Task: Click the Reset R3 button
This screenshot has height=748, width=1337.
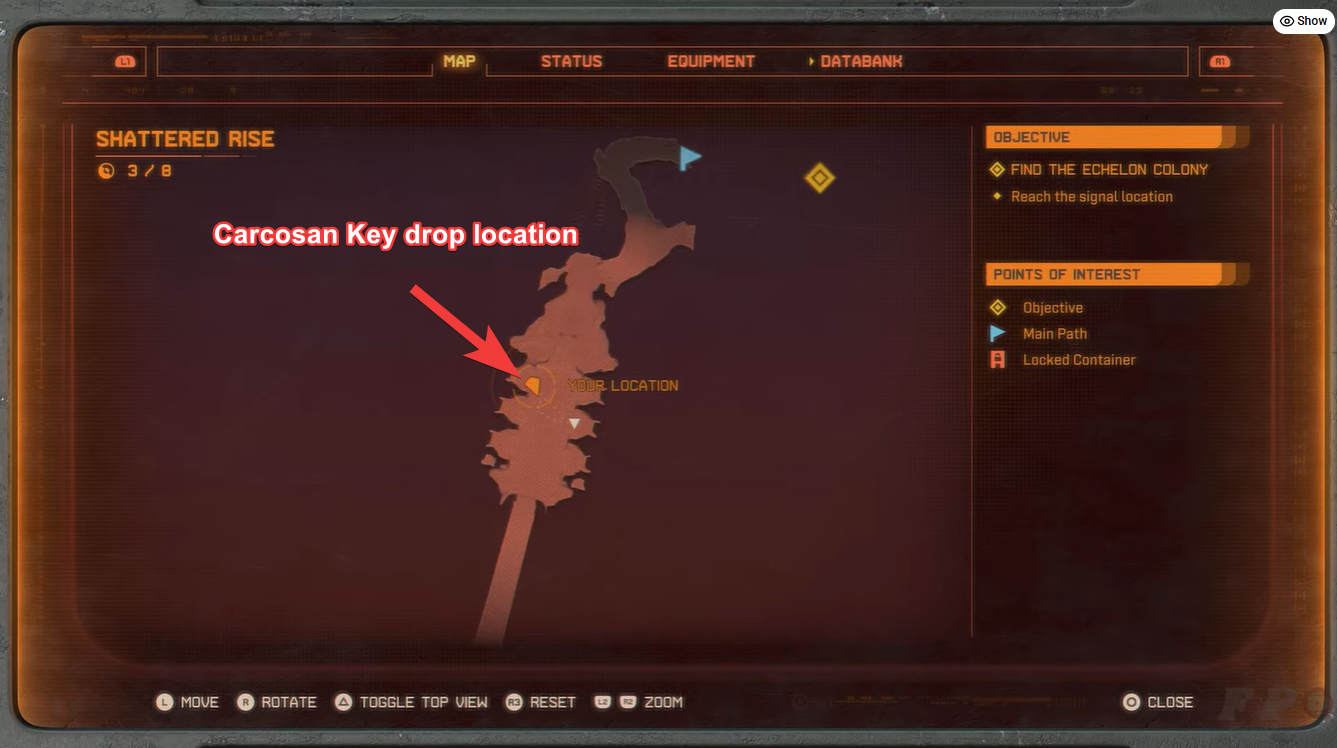Action: click(540, 702)
